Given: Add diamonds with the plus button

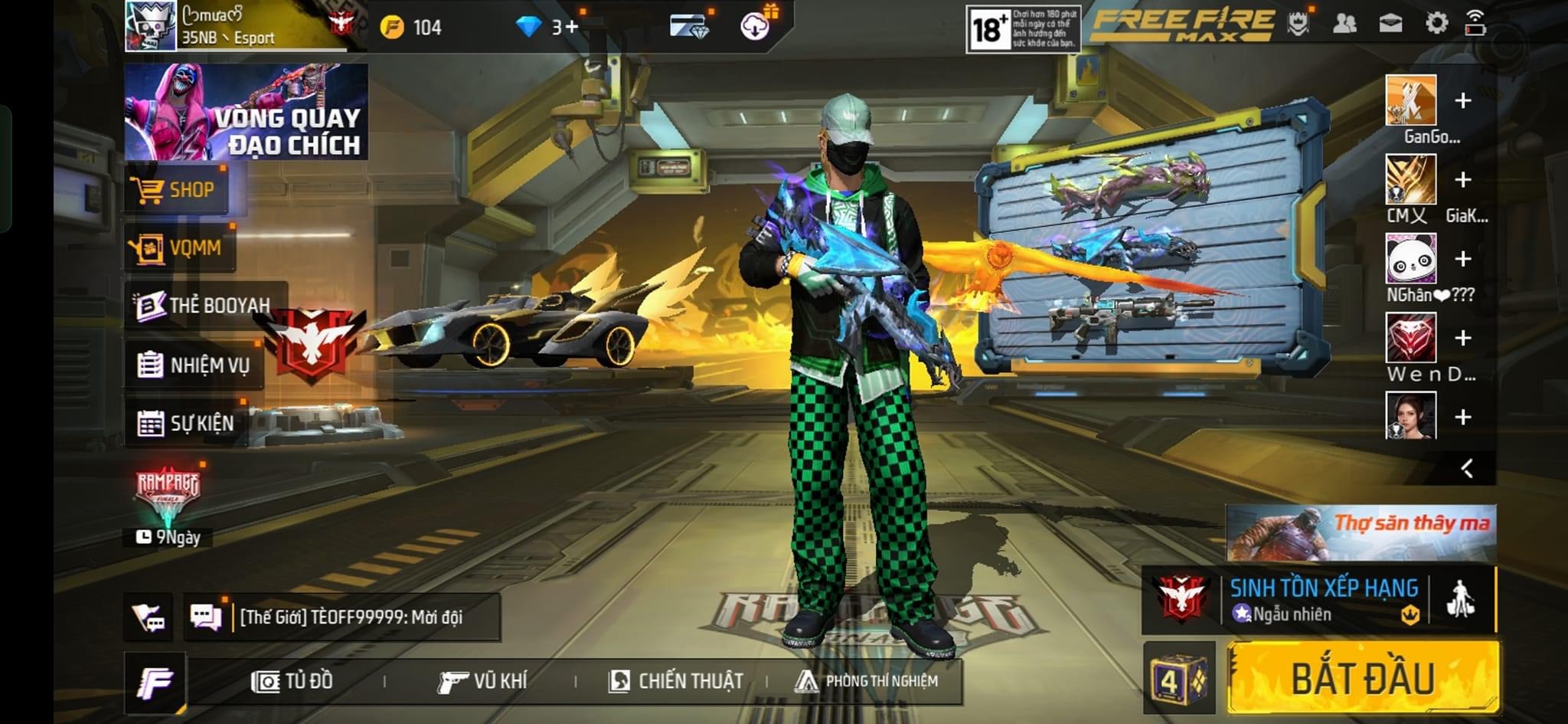Looking at the screenshot, I should click(x=572, y=28).
